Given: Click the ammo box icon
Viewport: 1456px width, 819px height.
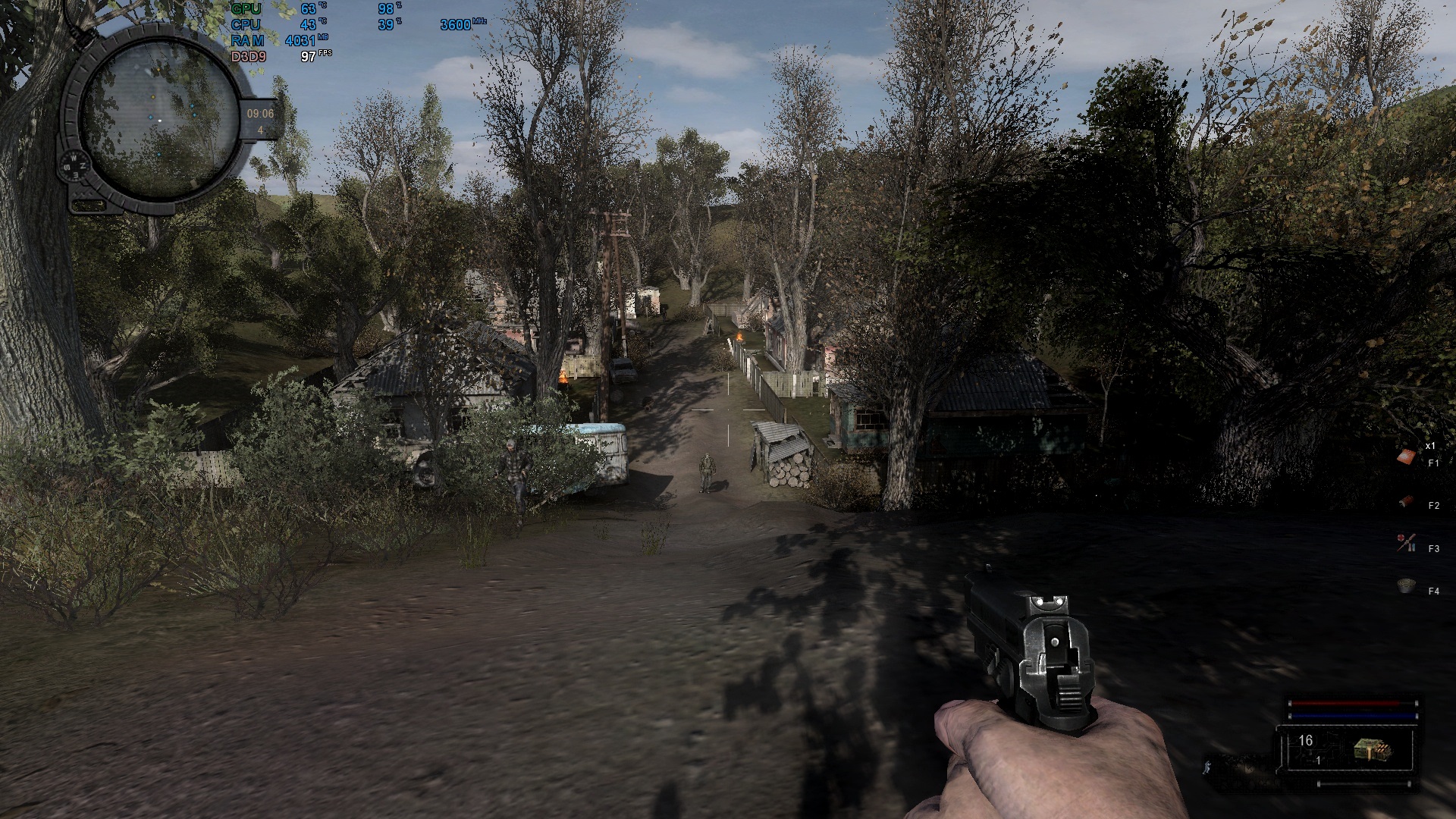Looking at the screenshot, I should pyautogui.click(x=1373, y=750).
